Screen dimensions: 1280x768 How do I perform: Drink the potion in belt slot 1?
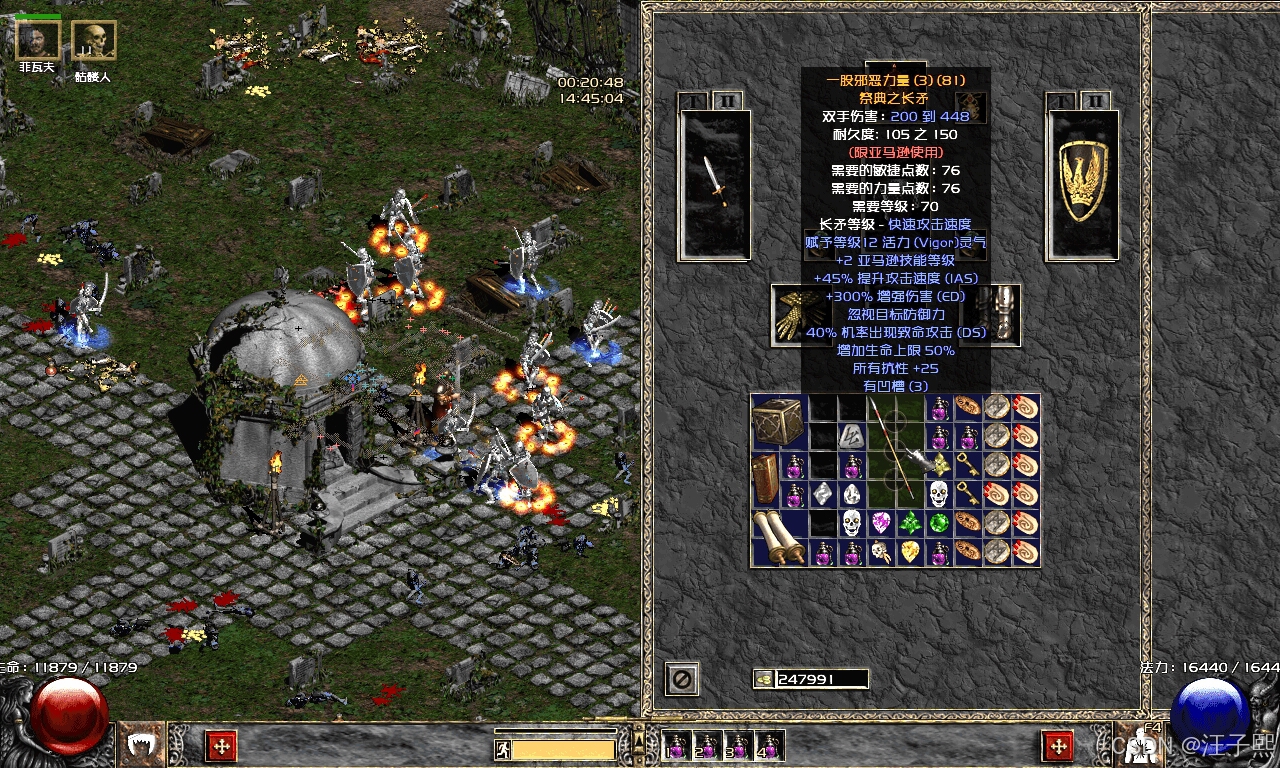[677, 747]
